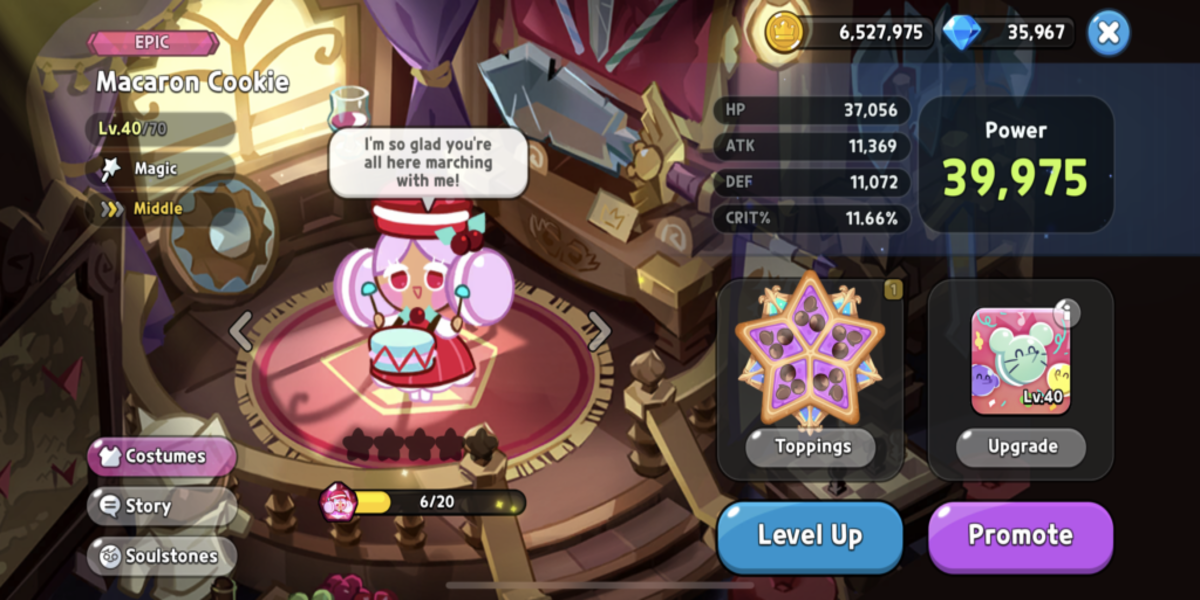Tap the blue Level Up button
Image resolution: width=1200 pixels, height=600 pixels.
[x=809, y=535]
